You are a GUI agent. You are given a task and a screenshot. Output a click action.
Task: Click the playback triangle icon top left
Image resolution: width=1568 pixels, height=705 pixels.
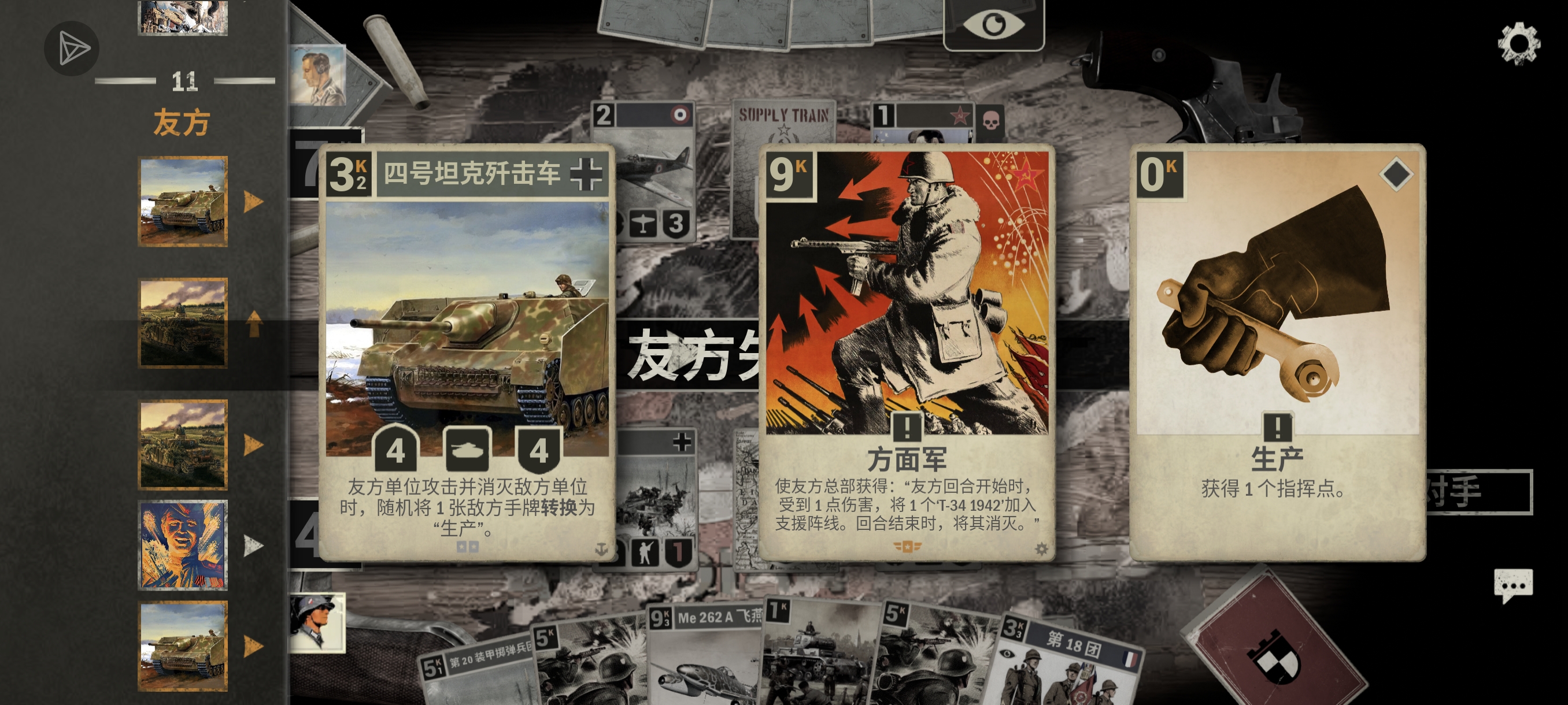point(71,49)
